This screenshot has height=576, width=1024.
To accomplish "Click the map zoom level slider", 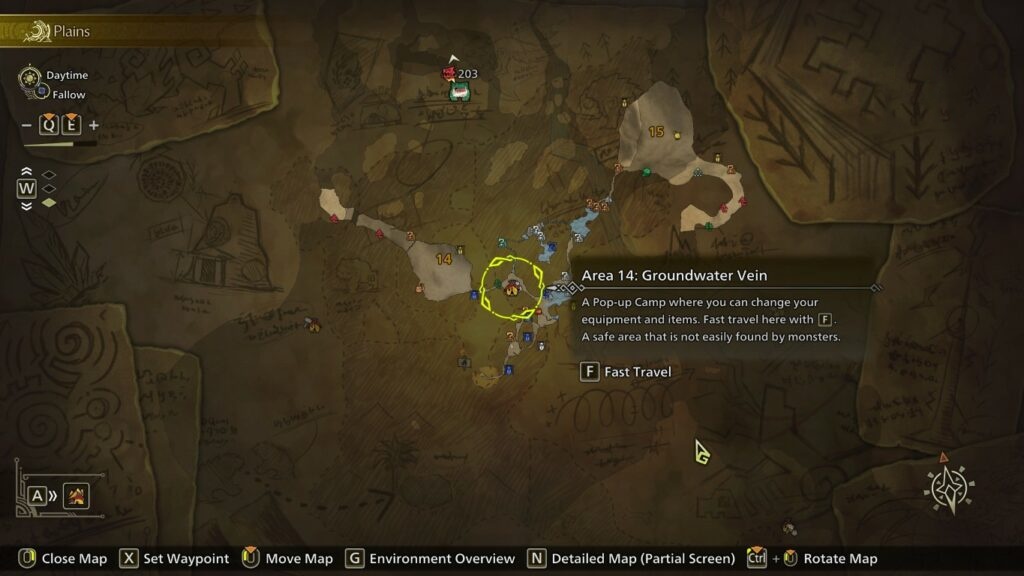I will tap(60, 144).
